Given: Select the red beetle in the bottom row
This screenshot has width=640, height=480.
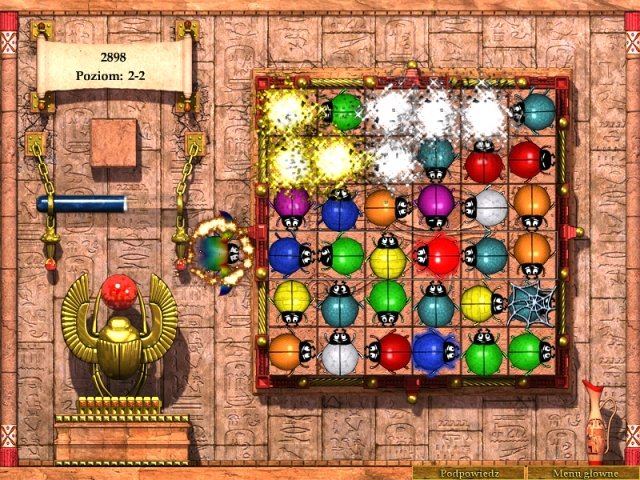Looking at the screenshot, I should [x=389, y=351].
